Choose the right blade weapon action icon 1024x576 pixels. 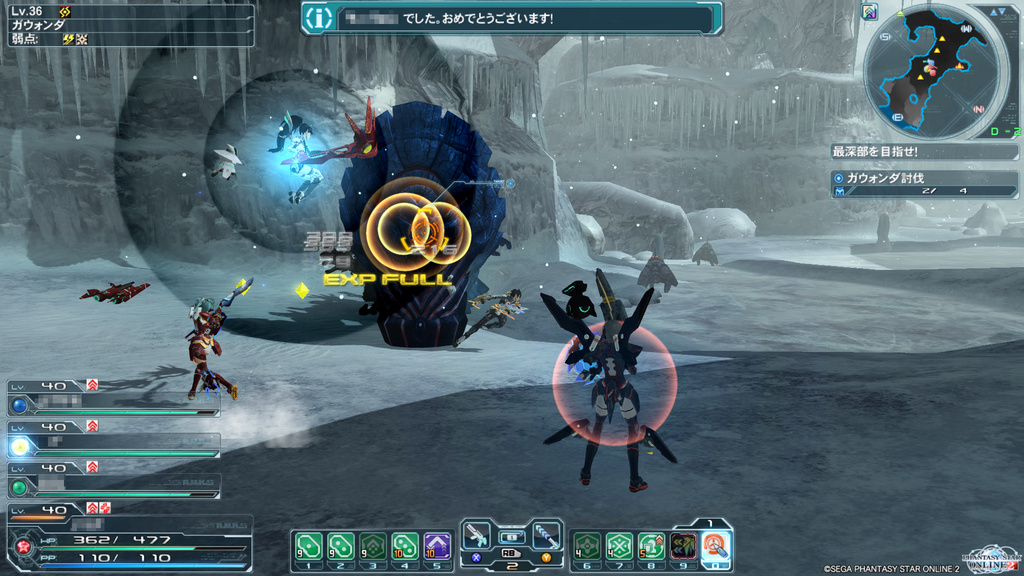click(x=545, y=536)
